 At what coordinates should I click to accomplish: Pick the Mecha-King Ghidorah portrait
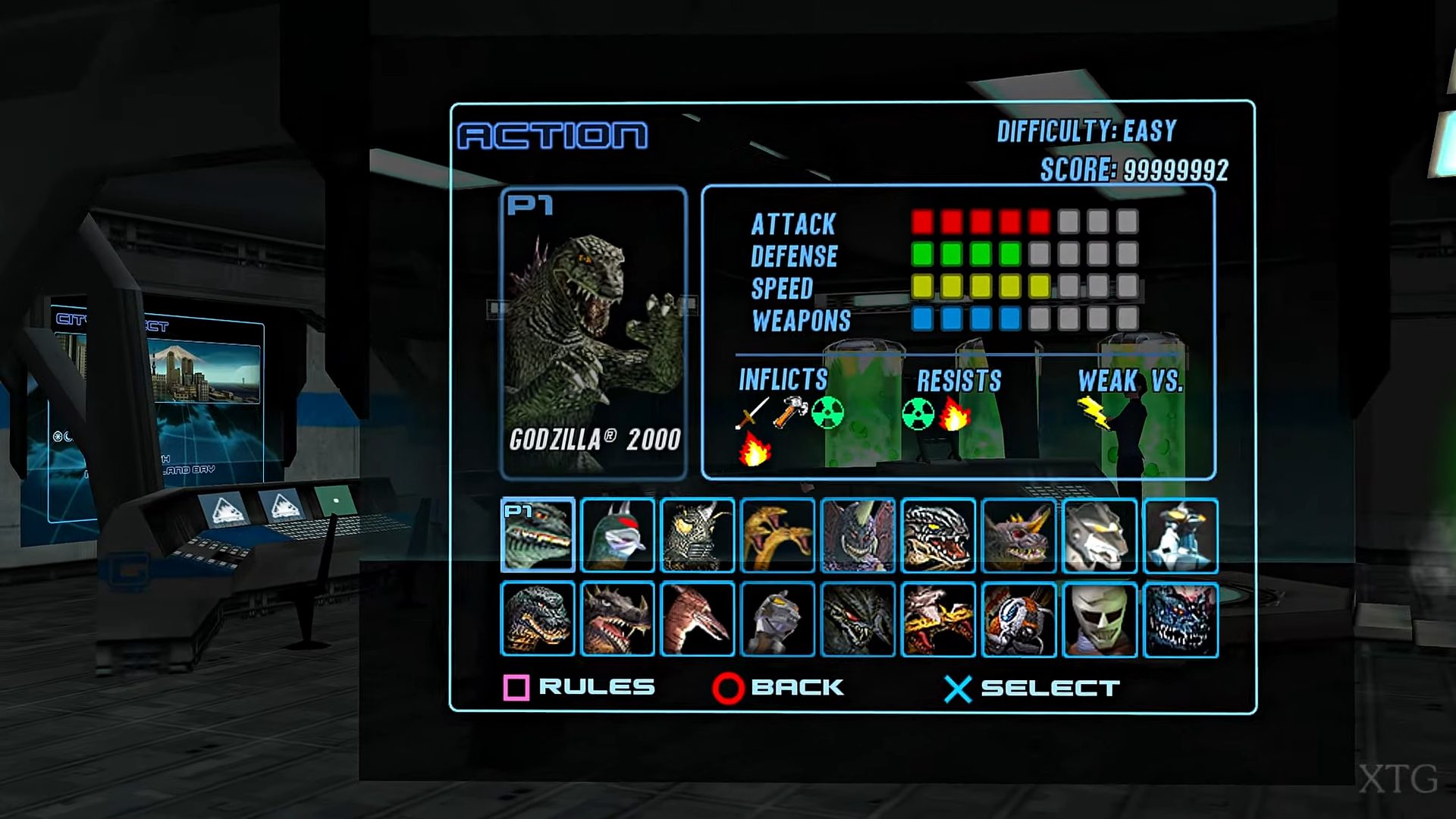point(939,619)
